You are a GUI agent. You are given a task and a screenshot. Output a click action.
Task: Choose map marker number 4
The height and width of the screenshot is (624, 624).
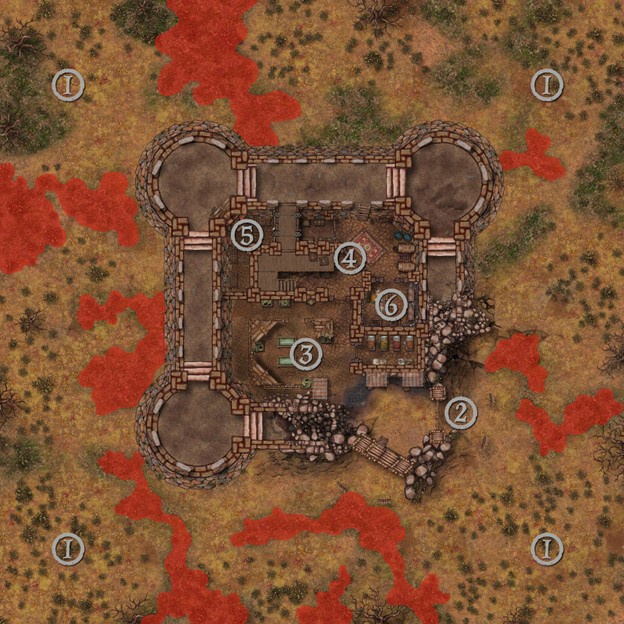pos(349,259)
